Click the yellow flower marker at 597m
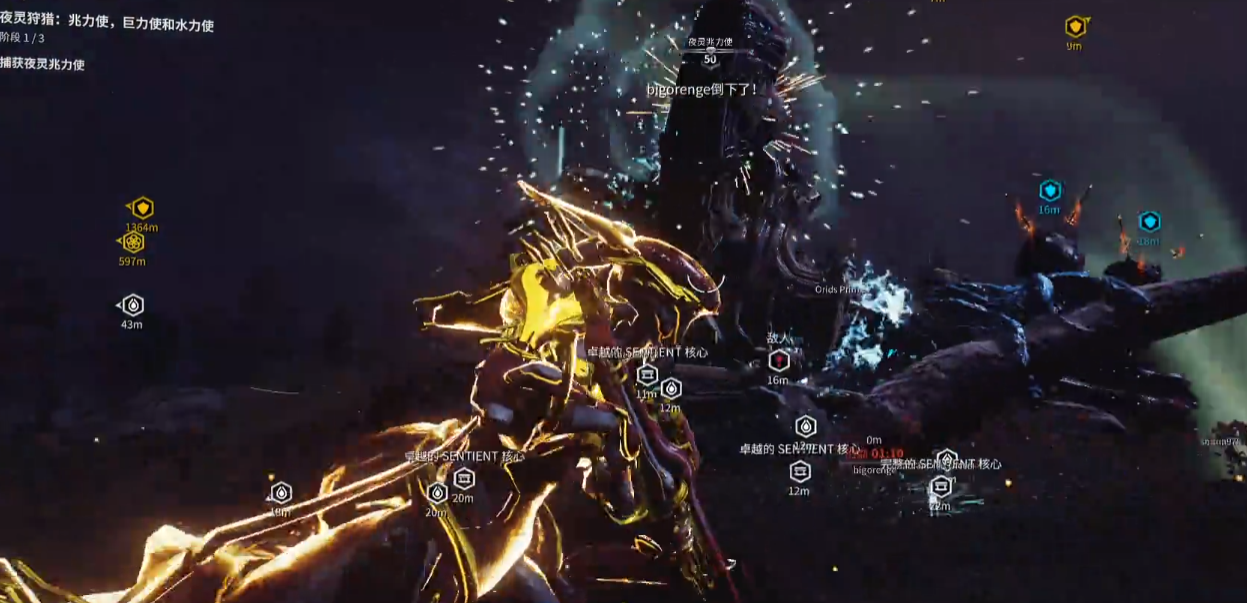The image size is (1247, 603). point(134,242)
